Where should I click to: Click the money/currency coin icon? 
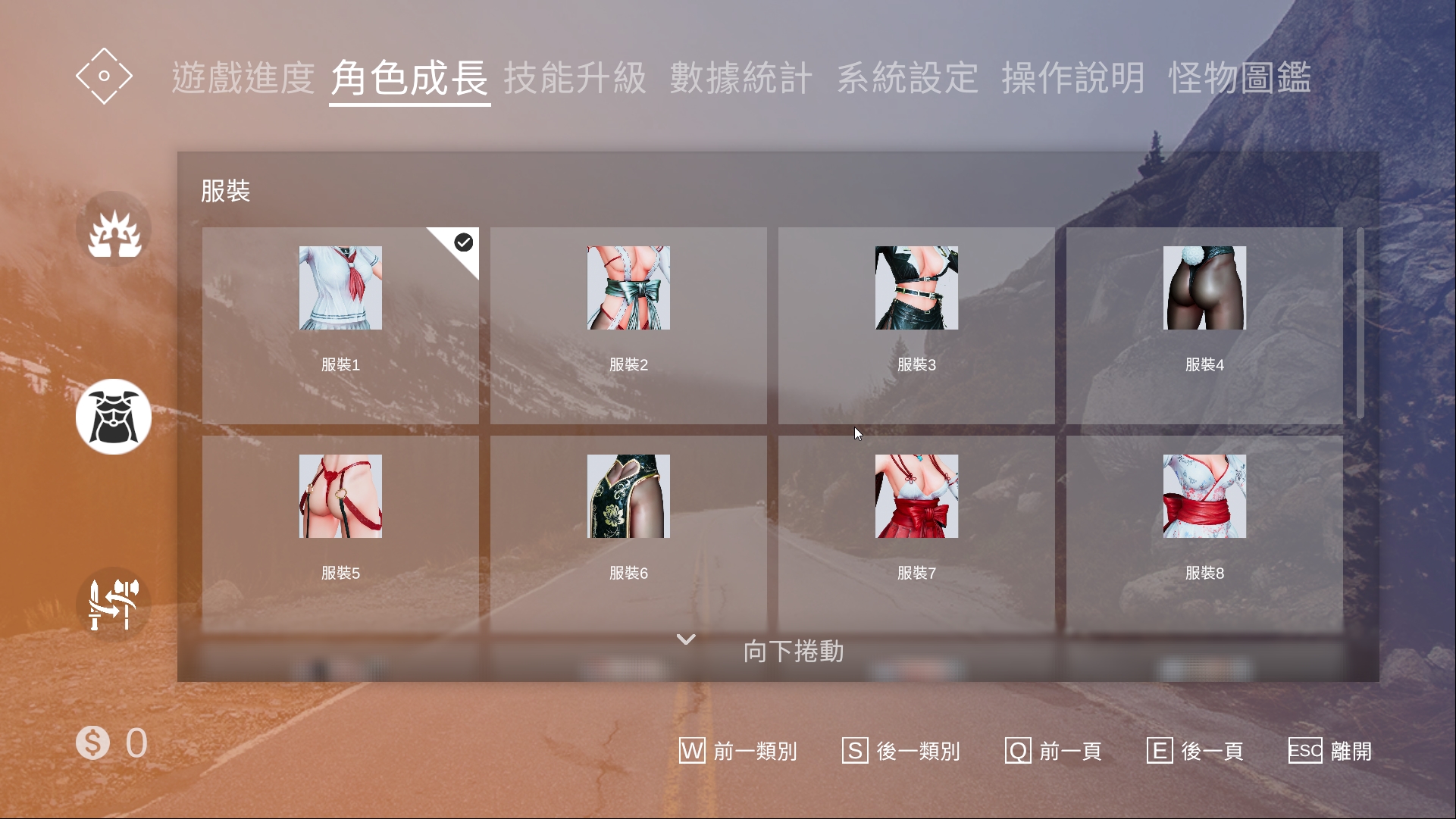[92, 742]
